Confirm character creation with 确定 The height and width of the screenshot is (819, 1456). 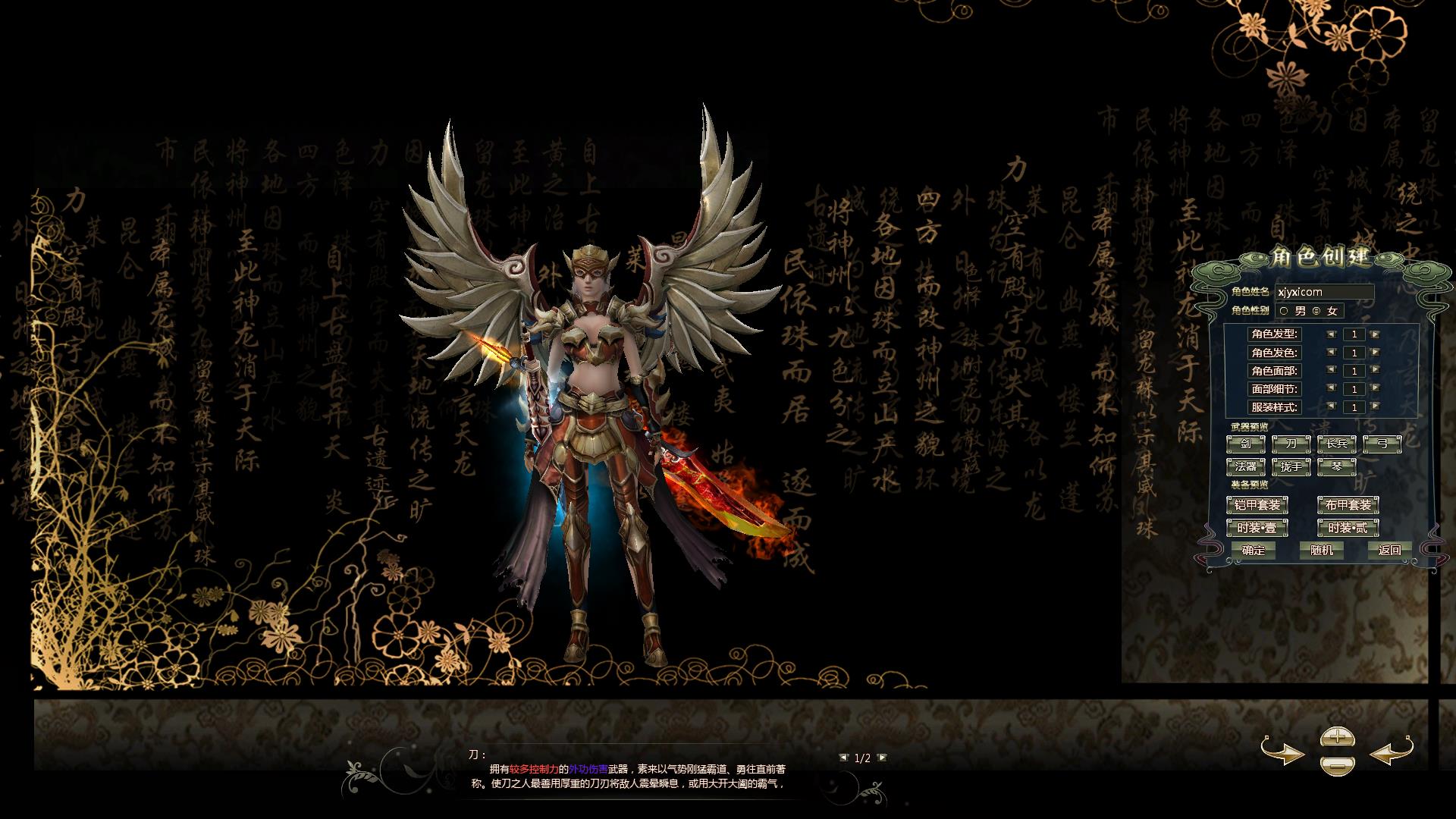click(1254, 551)
